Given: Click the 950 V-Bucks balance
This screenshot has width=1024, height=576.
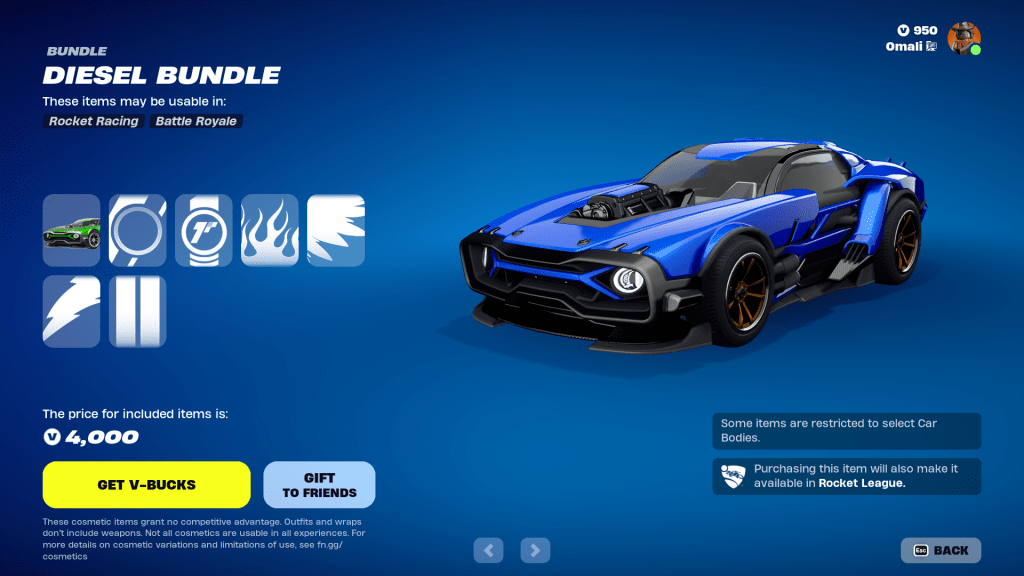Looking at the screenshot, I should coord(916,30).
